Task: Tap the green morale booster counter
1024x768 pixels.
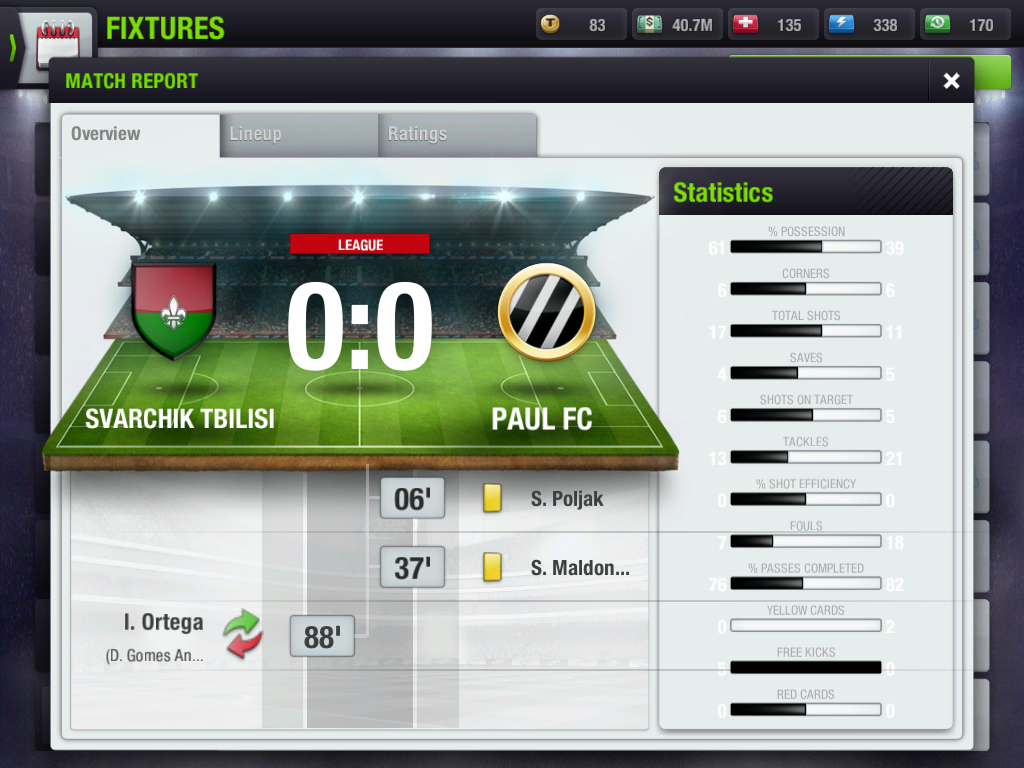Action: (963, 25)
